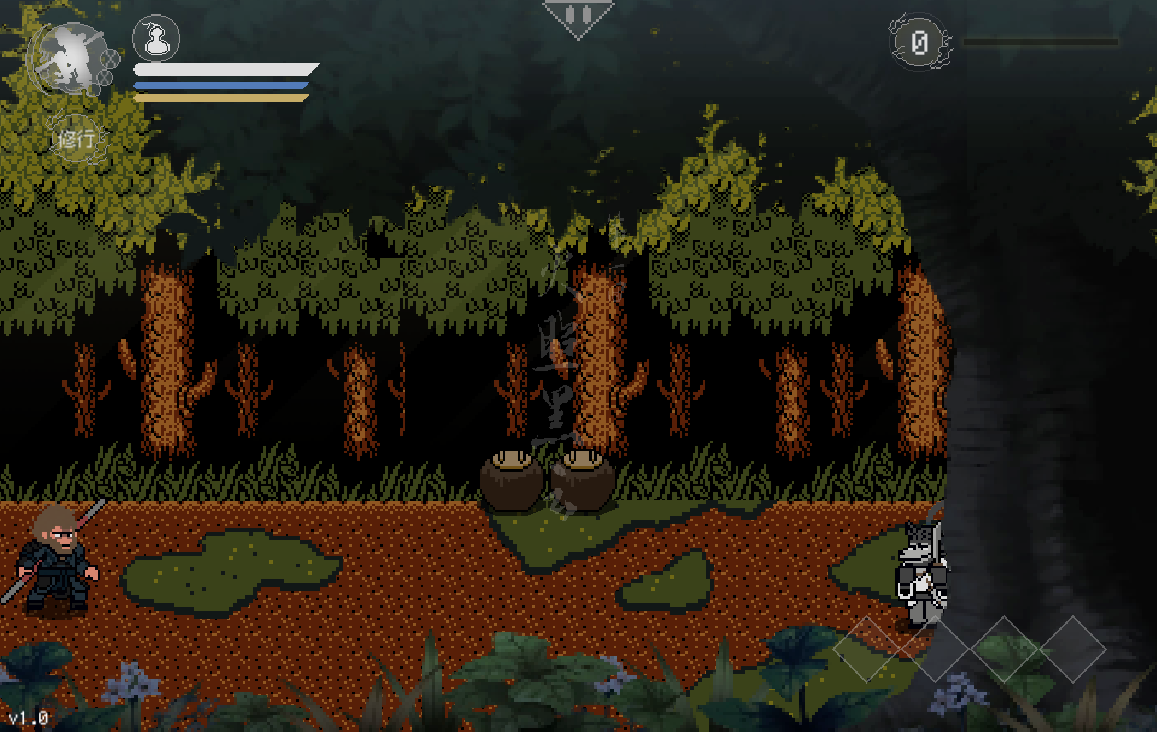
Task: Use the healing gourd icon
Action: (155, 40)
